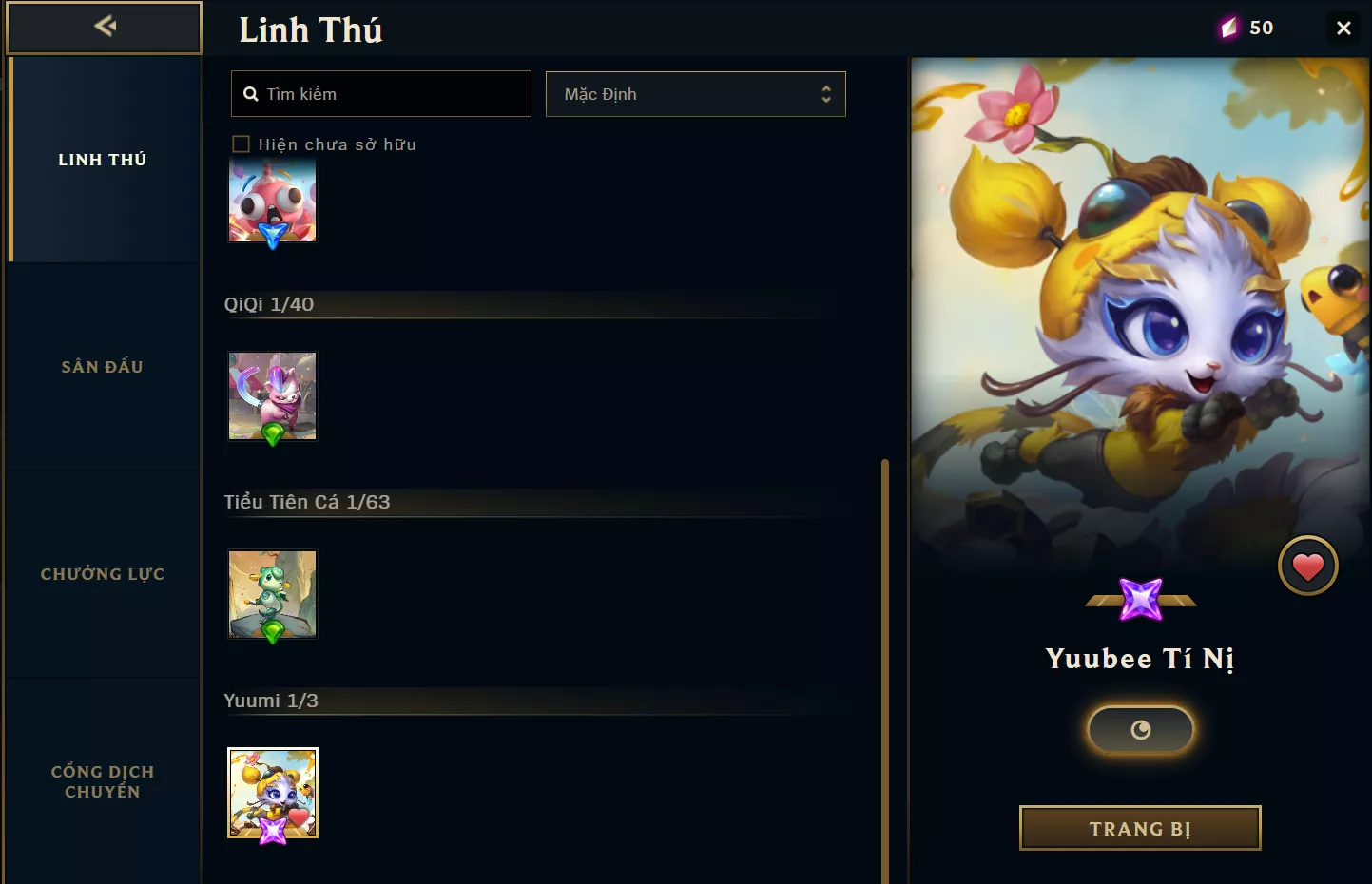Click the purple star rarity emblem

pyautogui.click(x=1141, y=599)
